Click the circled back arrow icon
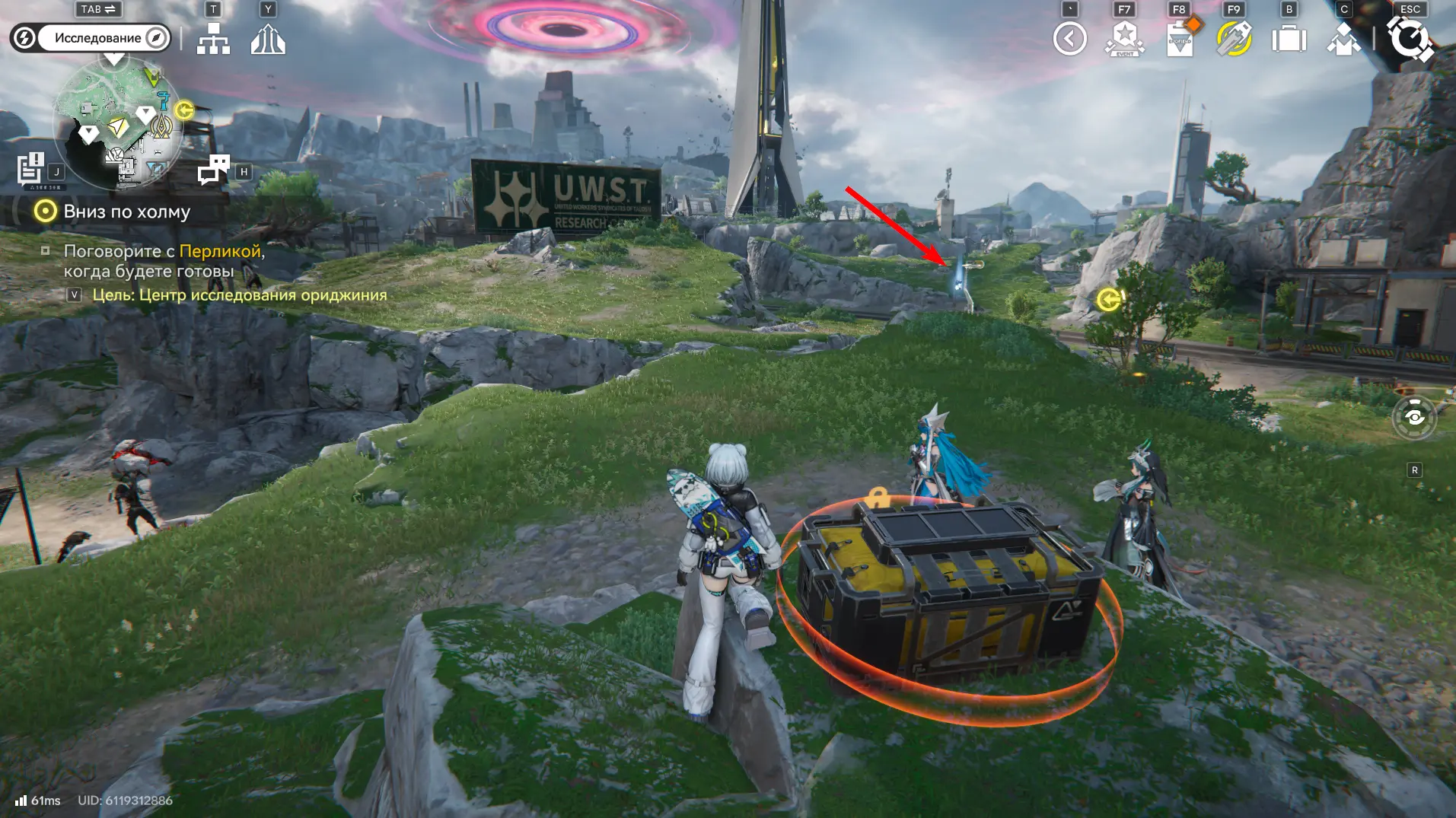The width and height of the screenshot is (1456, 818). [x=1069, y=39]
